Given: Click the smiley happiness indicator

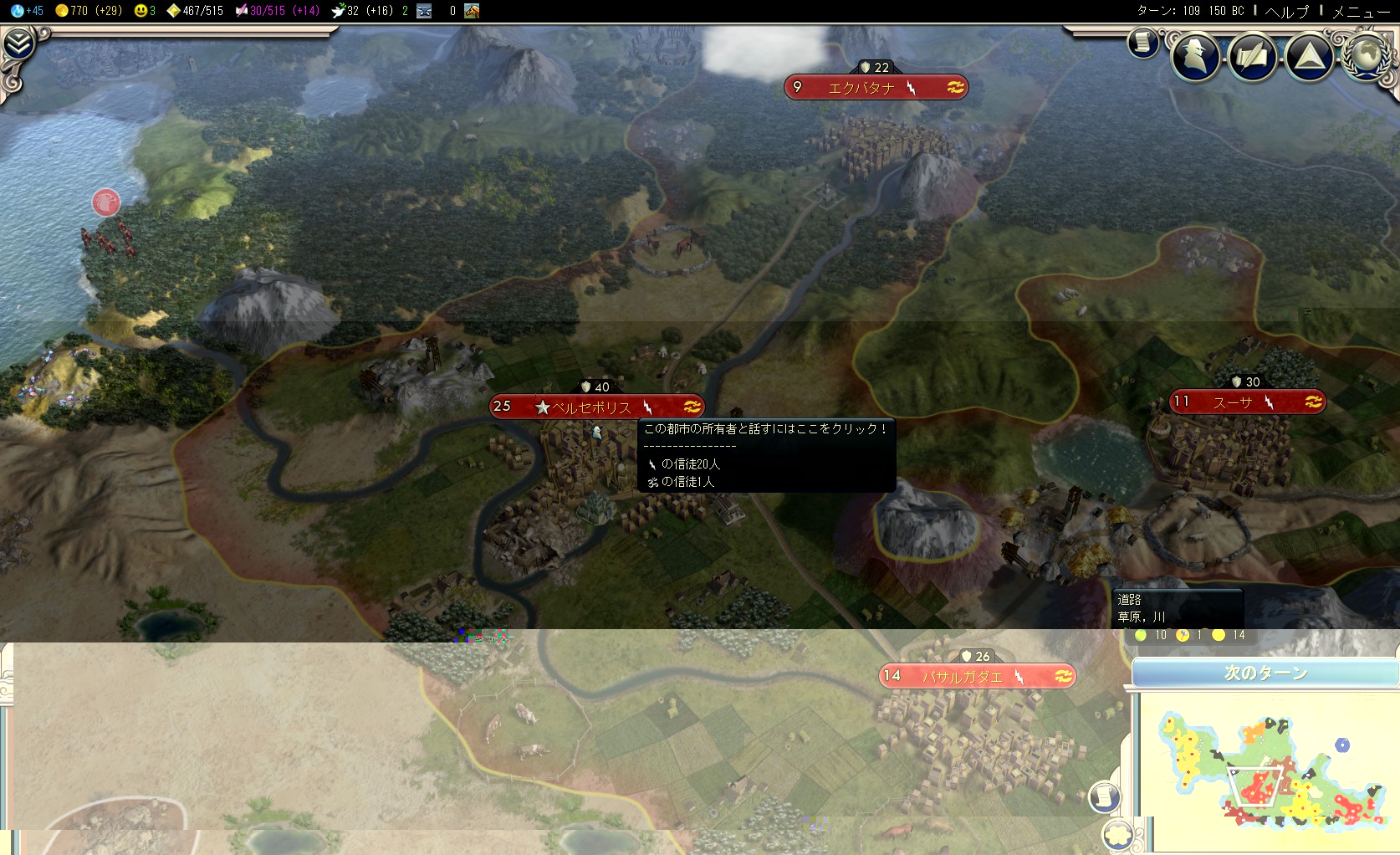Looking at the screenshot, I should point(145,11).
